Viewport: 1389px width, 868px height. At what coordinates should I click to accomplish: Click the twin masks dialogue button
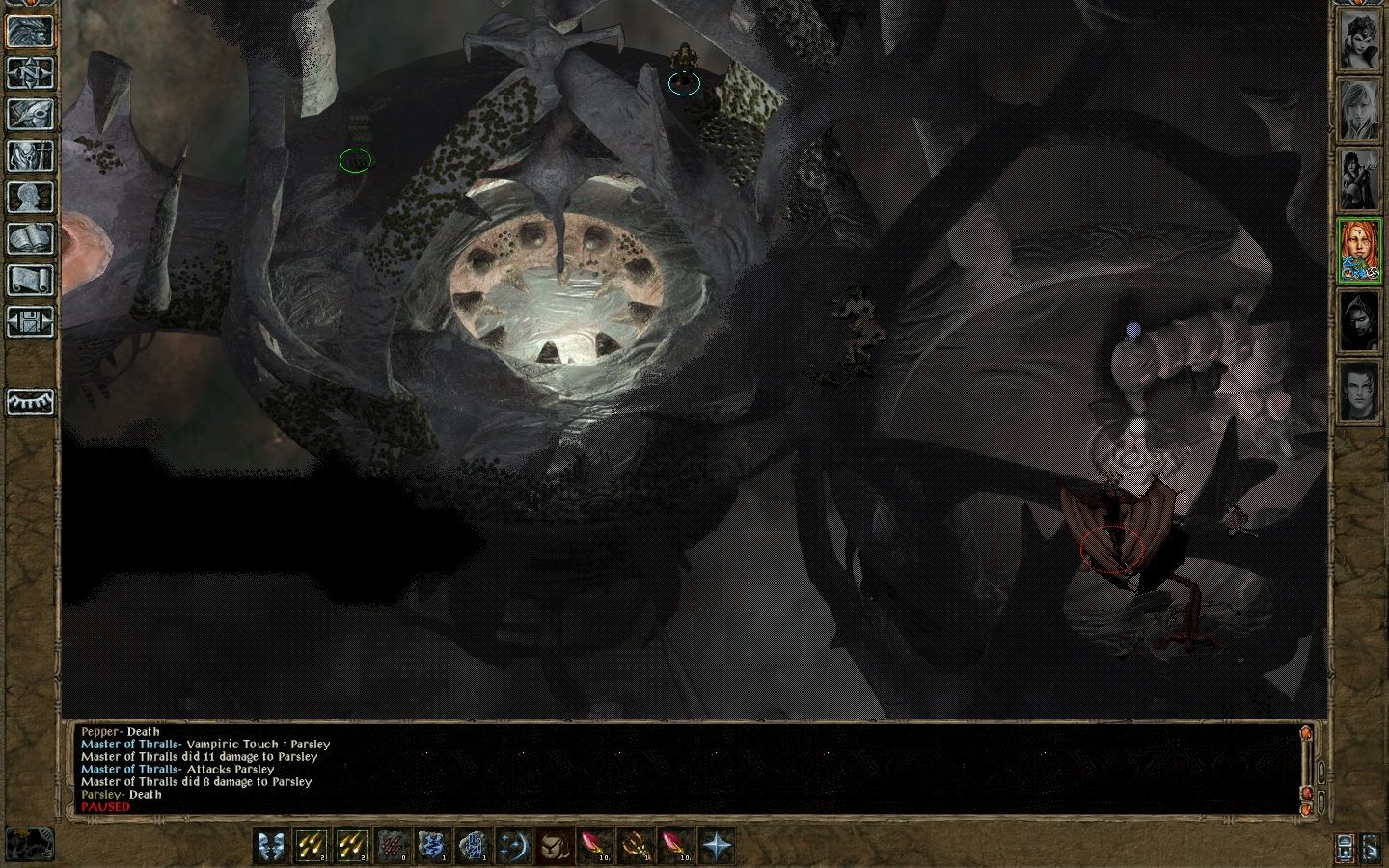point(271,846)
